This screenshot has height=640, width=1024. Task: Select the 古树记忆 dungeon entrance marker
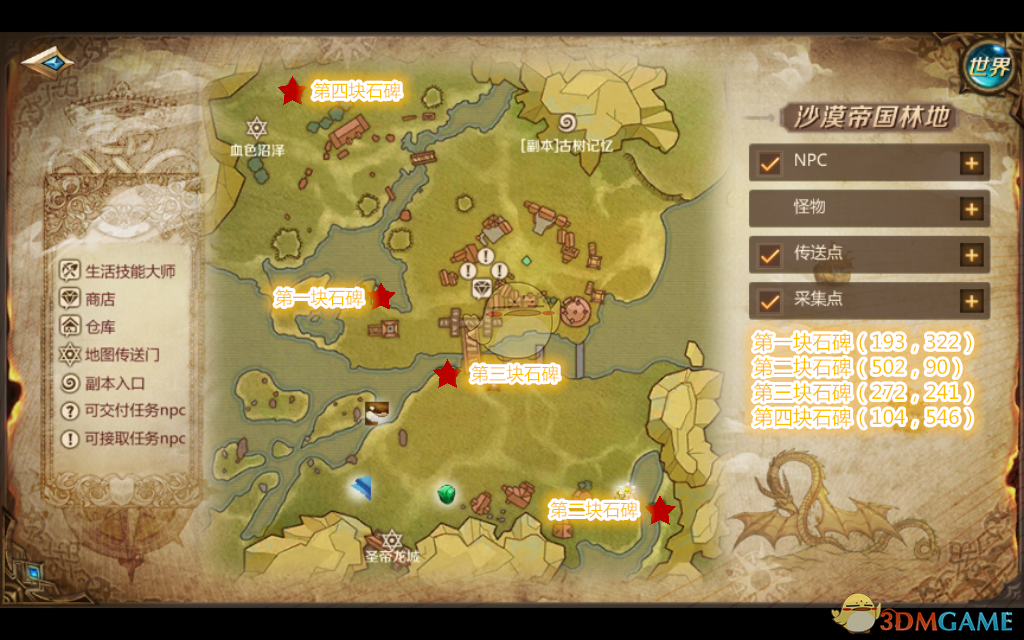(x=566, y=124)
